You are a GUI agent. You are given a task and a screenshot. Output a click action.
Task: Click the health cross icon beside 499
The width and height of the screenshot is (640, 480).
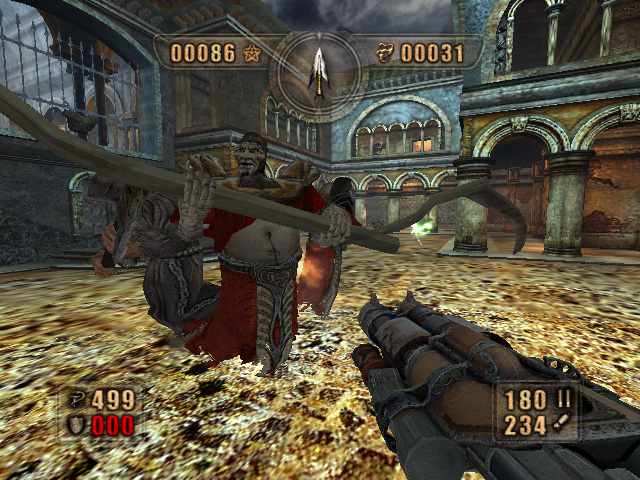click(x=77, y=400)
